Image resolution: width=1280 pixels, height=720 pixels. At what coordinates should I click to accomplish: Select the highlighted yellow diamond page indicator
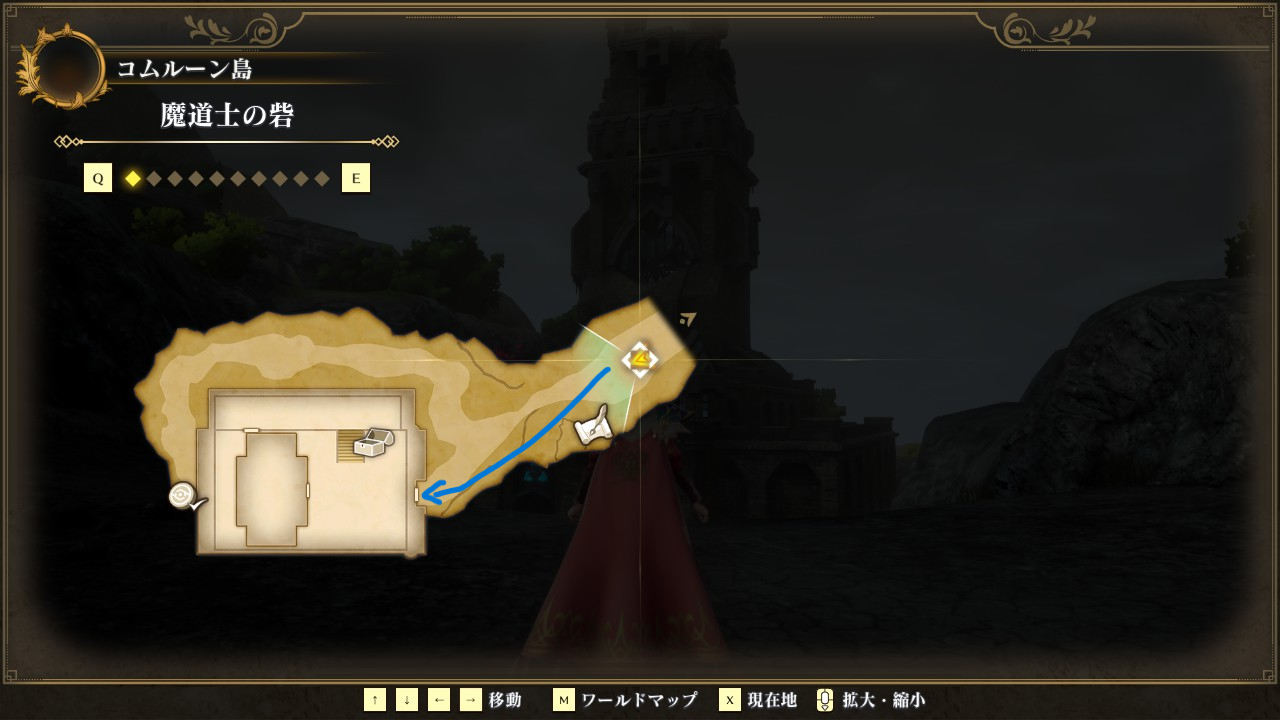[x=132, y=179]
